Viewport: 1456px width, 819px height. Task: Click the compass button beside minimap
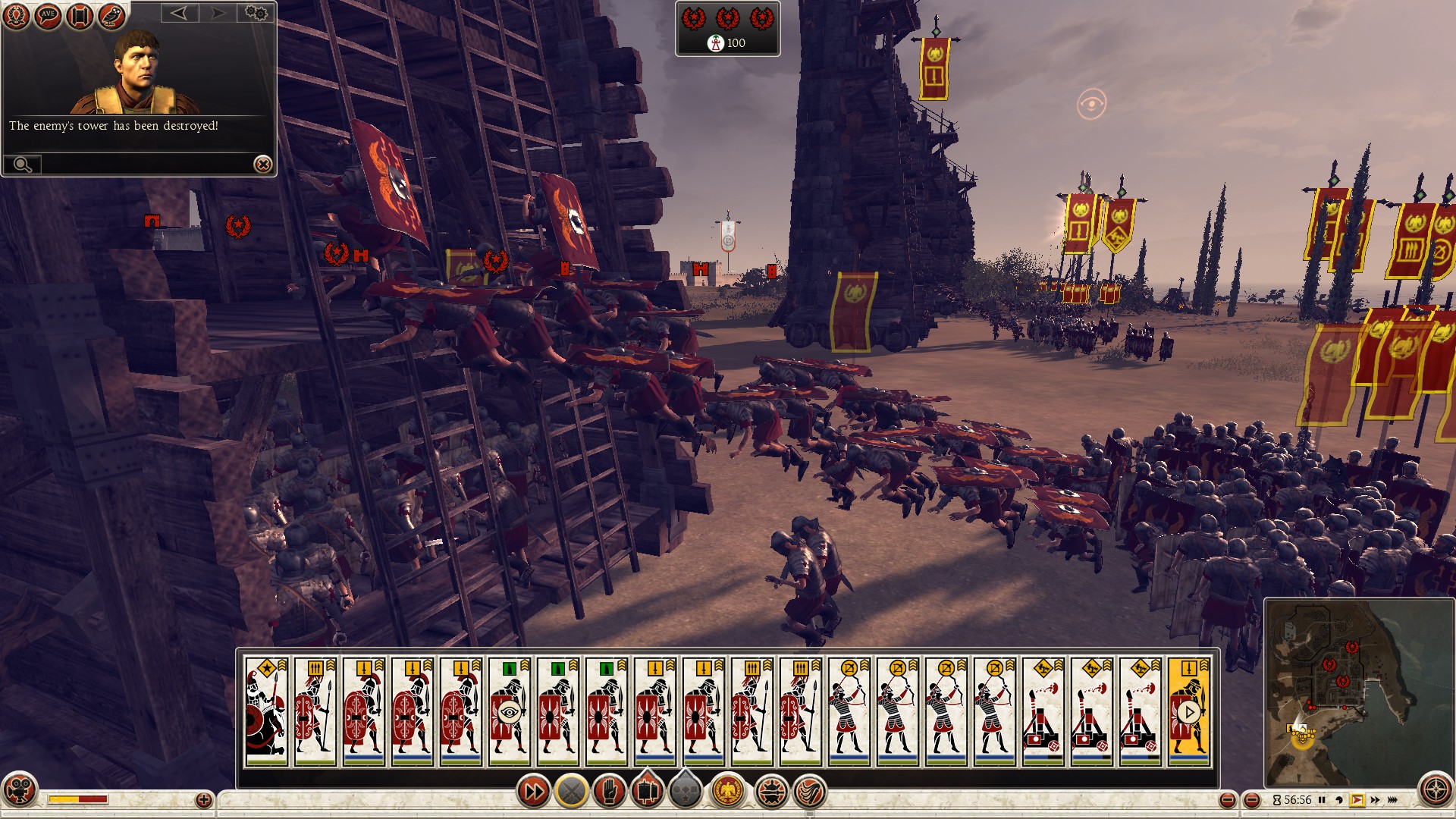pos(1436,790)
